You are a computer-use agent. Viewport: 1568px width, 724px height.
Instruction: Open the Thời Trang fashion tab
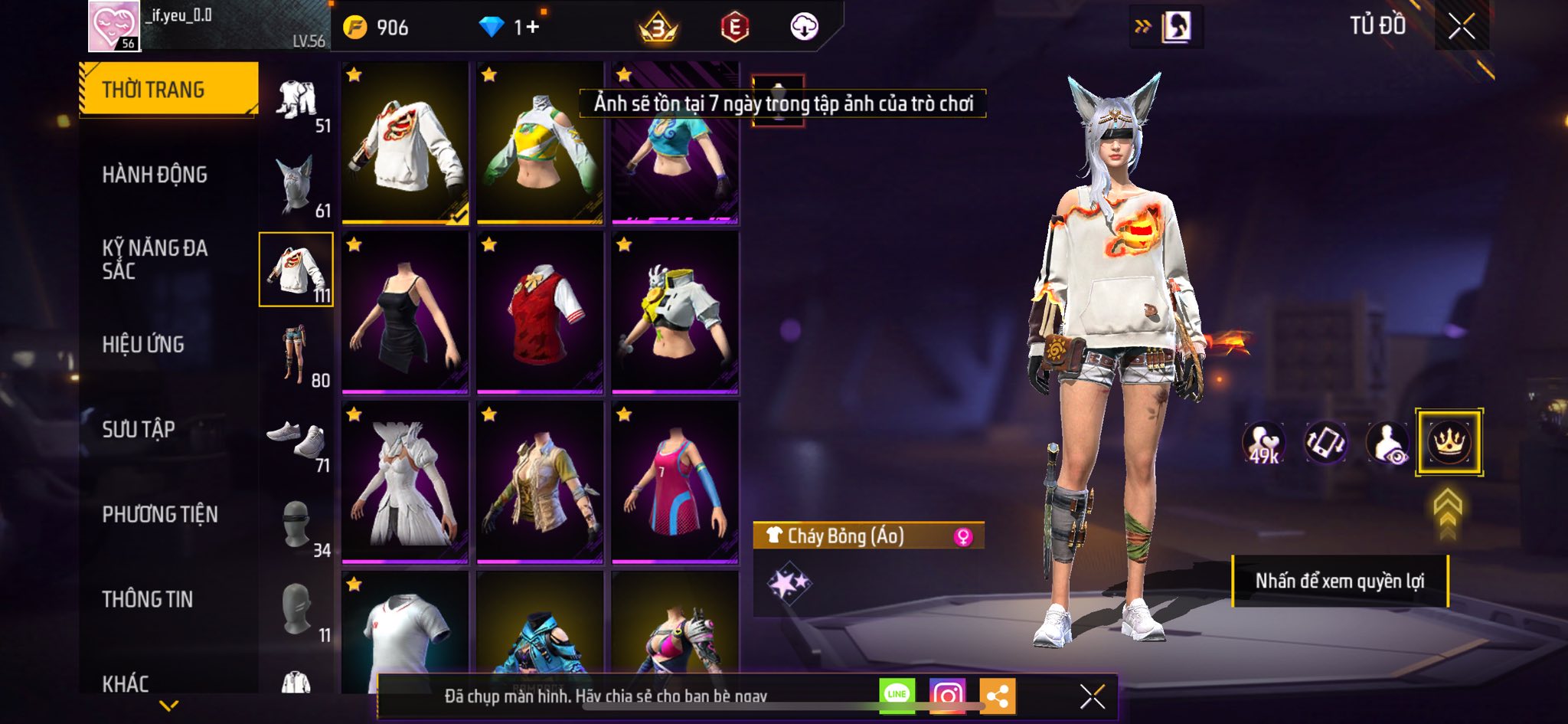coord(168,90)
